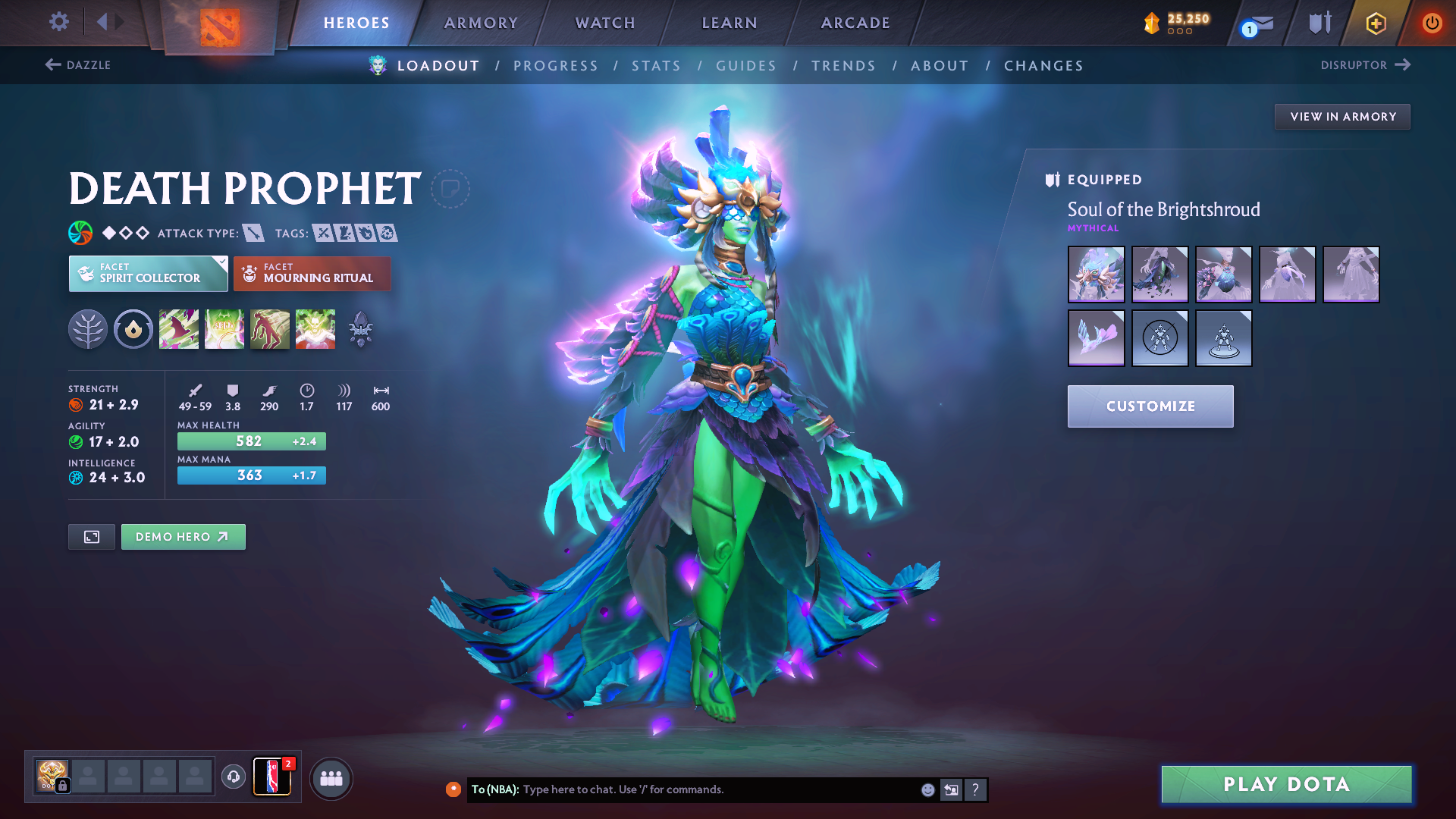Toggle fullscreen hero preview mode
Viewport: 1456px width, 819px height.
[91, 536]
